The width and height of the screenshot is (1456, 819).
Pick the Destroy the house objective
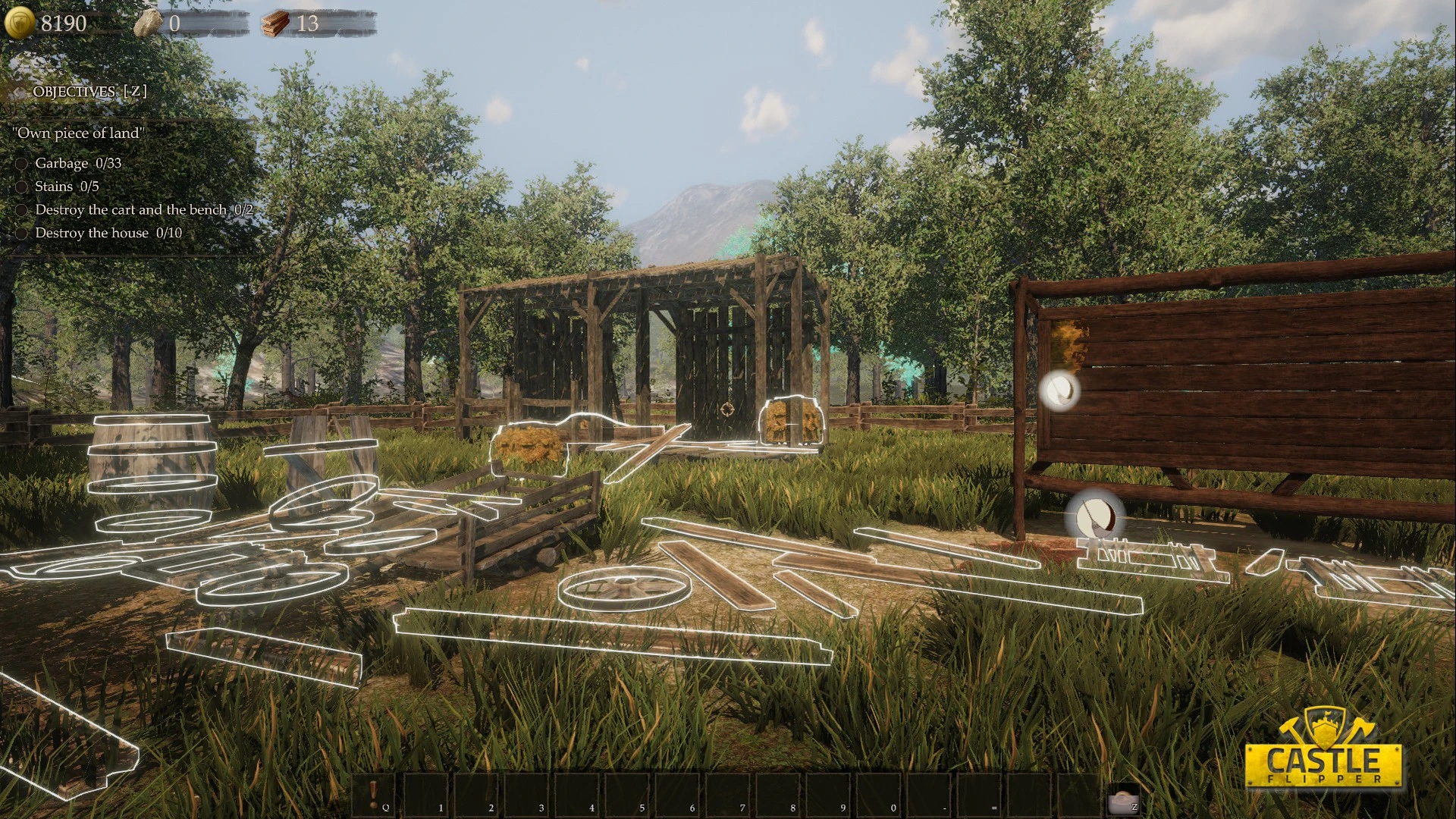pos(108,233)
